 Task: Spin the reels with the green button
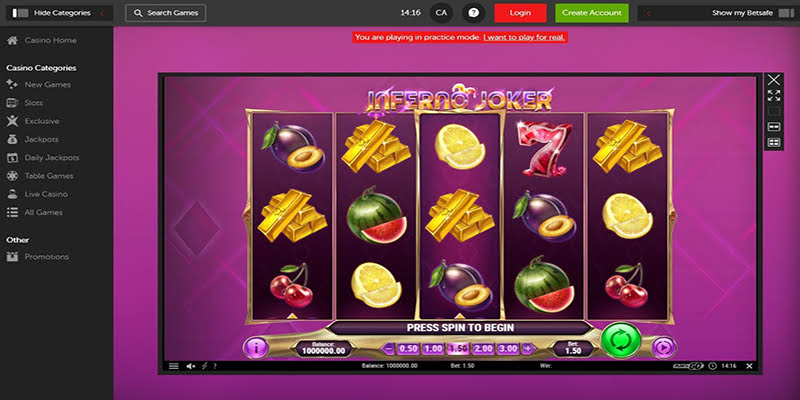tap(621, 341)
